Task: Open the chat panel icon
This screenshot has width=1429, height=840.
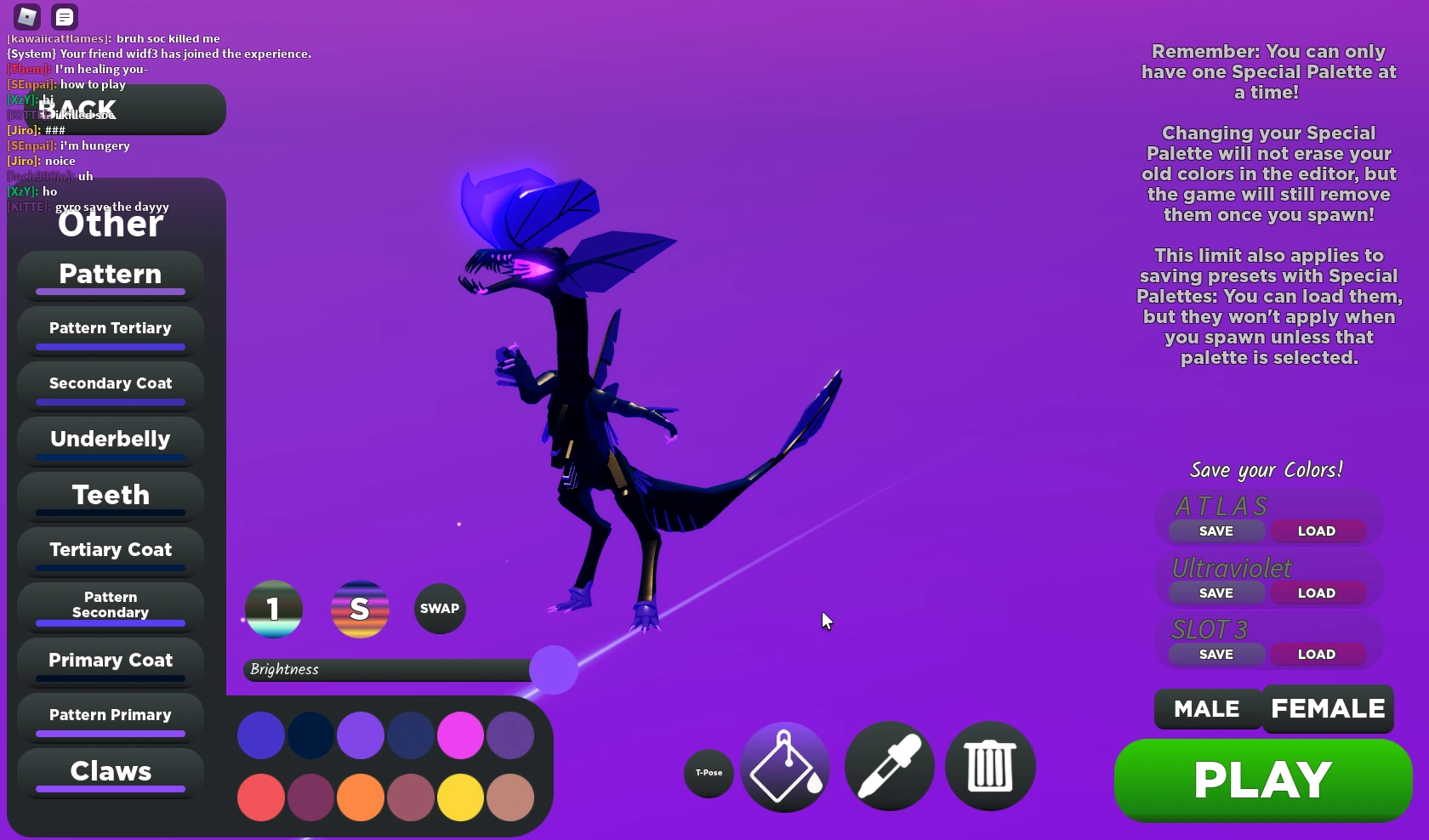Action: pyautogui.click(x=65, y=16)
